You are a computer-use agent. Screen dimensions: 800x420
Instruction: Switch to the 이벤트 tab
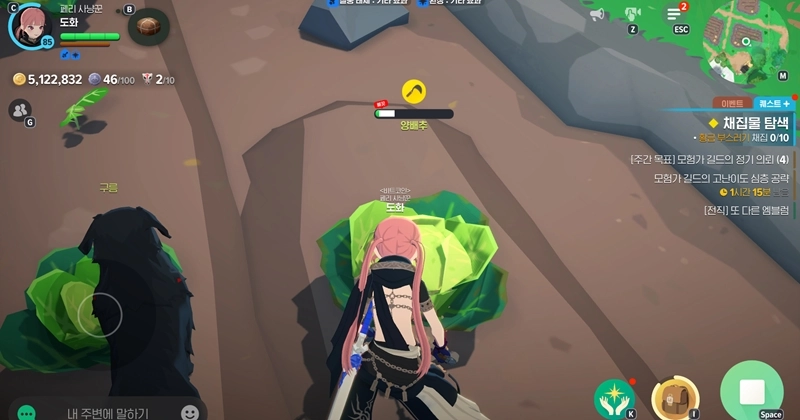pyautogui.click(x=731, y=103)
